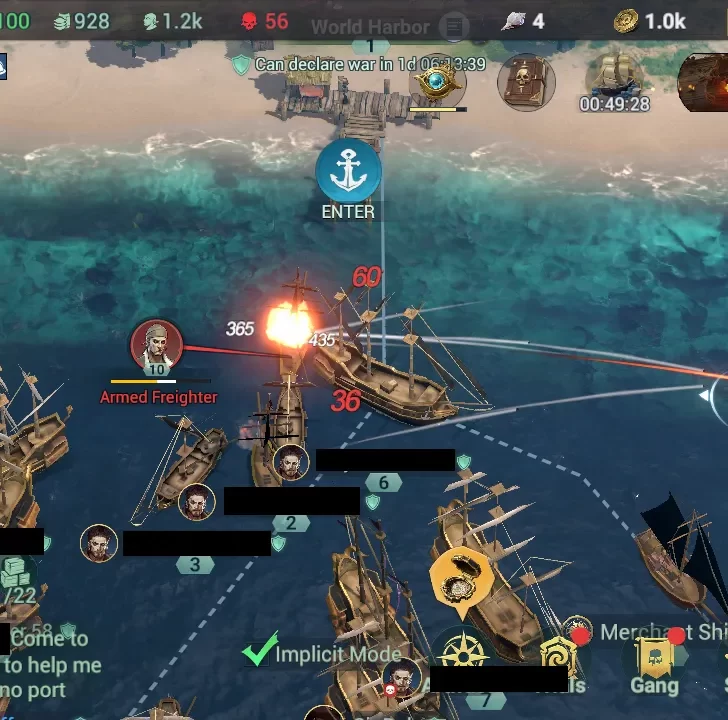Open the seashell currency counter

[524, 21]
